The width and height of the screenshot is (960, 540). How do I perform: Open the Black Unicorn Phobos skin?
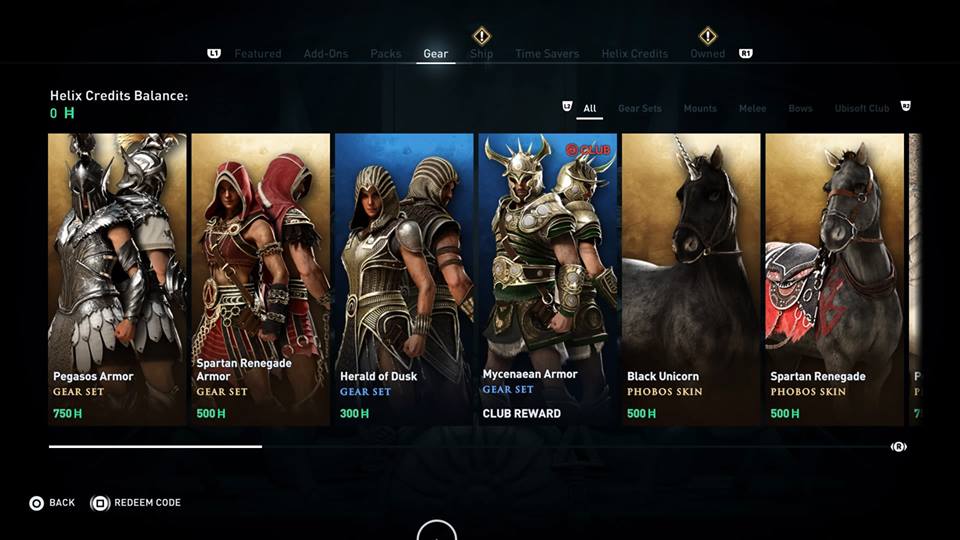[x=691, y=280]
